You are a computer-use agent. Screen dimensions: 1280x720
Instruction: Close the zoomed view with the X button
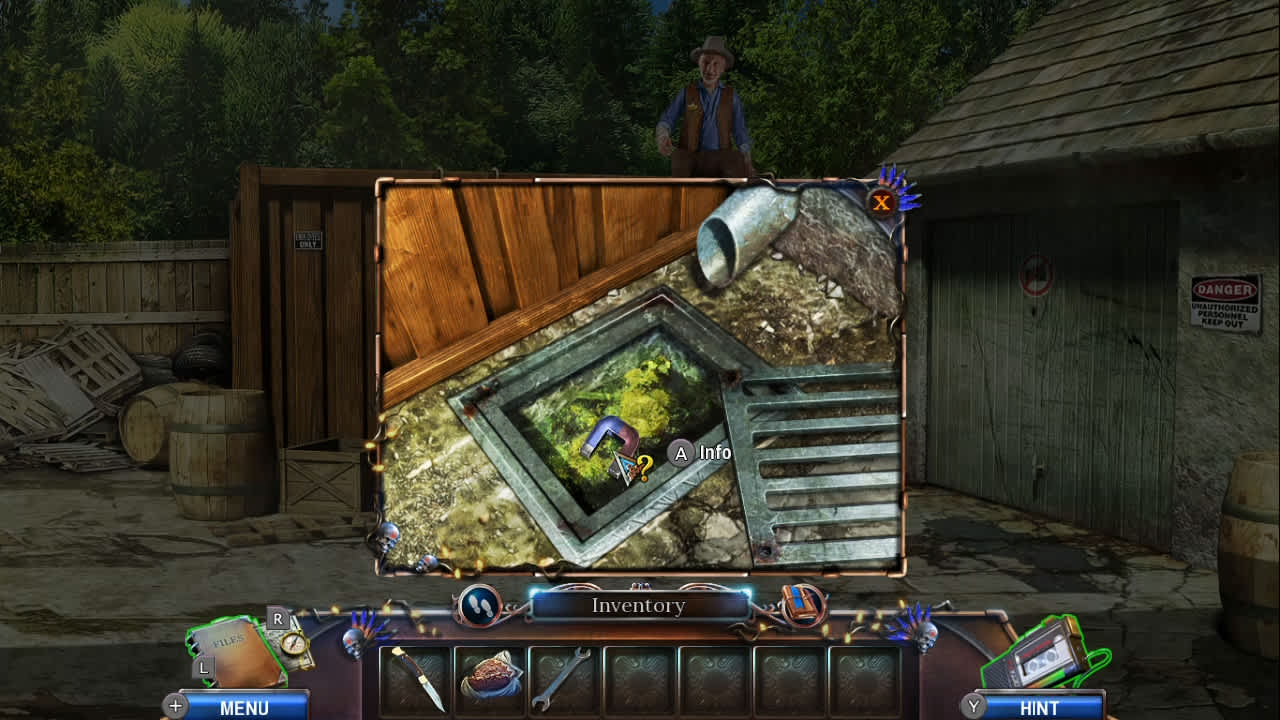coord(882,202)
